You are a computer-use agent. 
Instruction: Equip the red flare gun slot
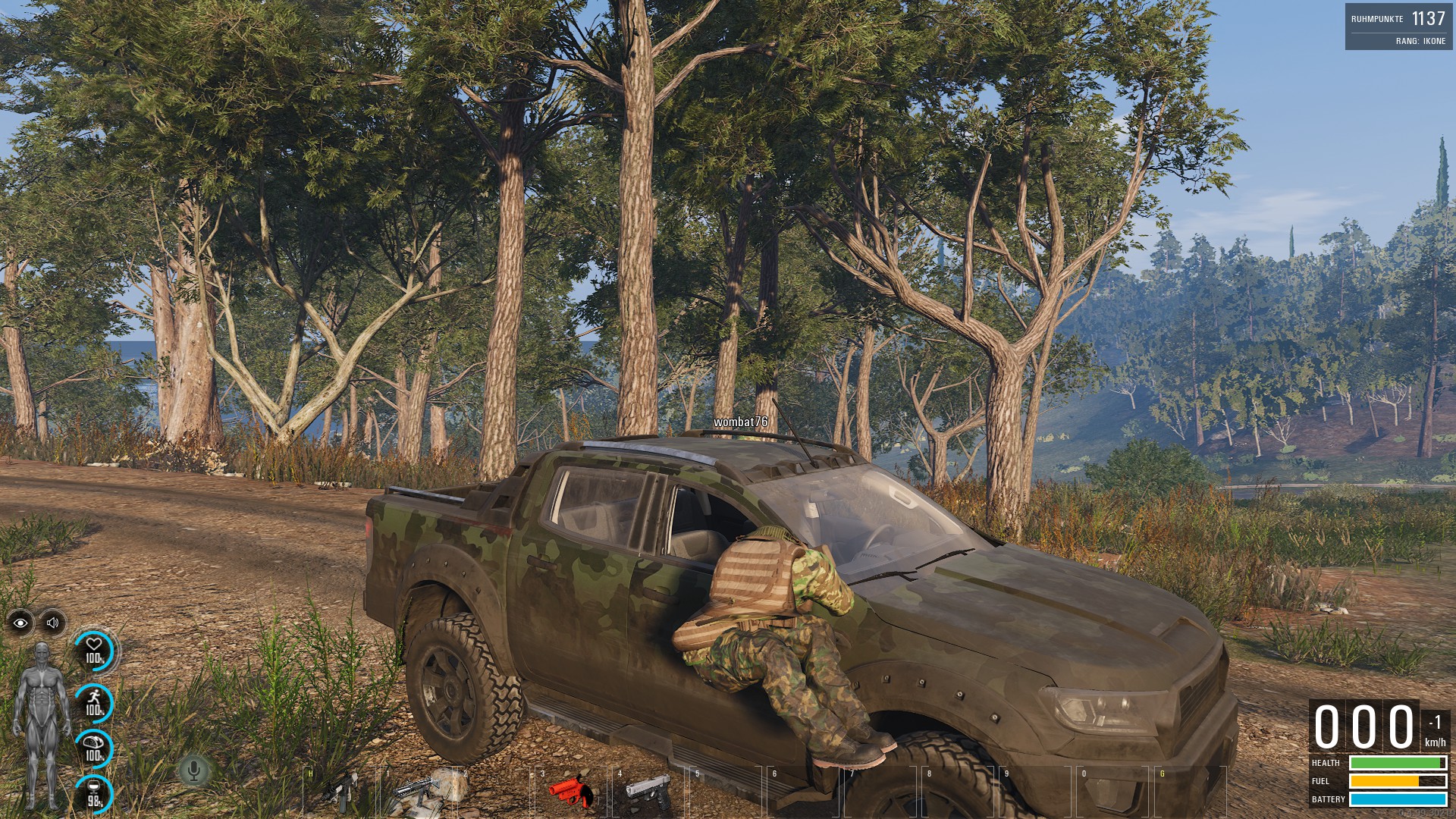click(573, 792)
